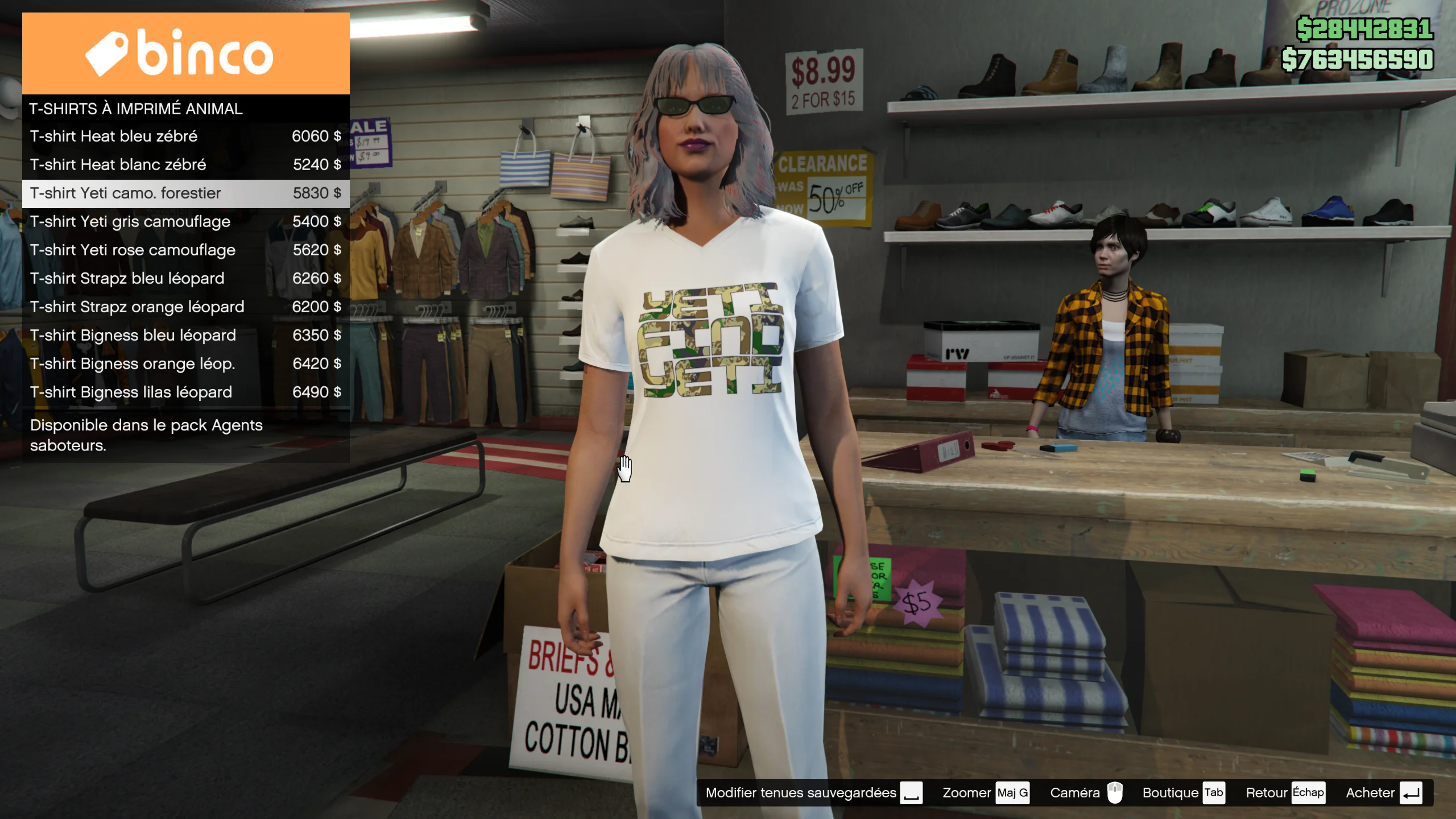Select T-shirt Heat bleu zébré
The height and width of the screenshot is (819, 1456).
[x=185, y=136]
